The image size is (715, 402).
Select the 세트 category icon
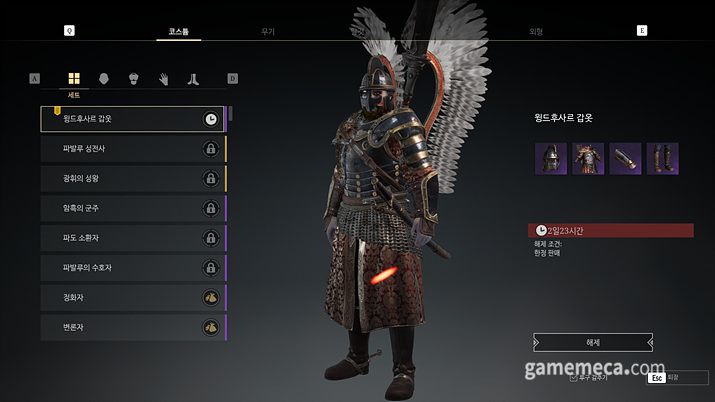coord(74,79)
